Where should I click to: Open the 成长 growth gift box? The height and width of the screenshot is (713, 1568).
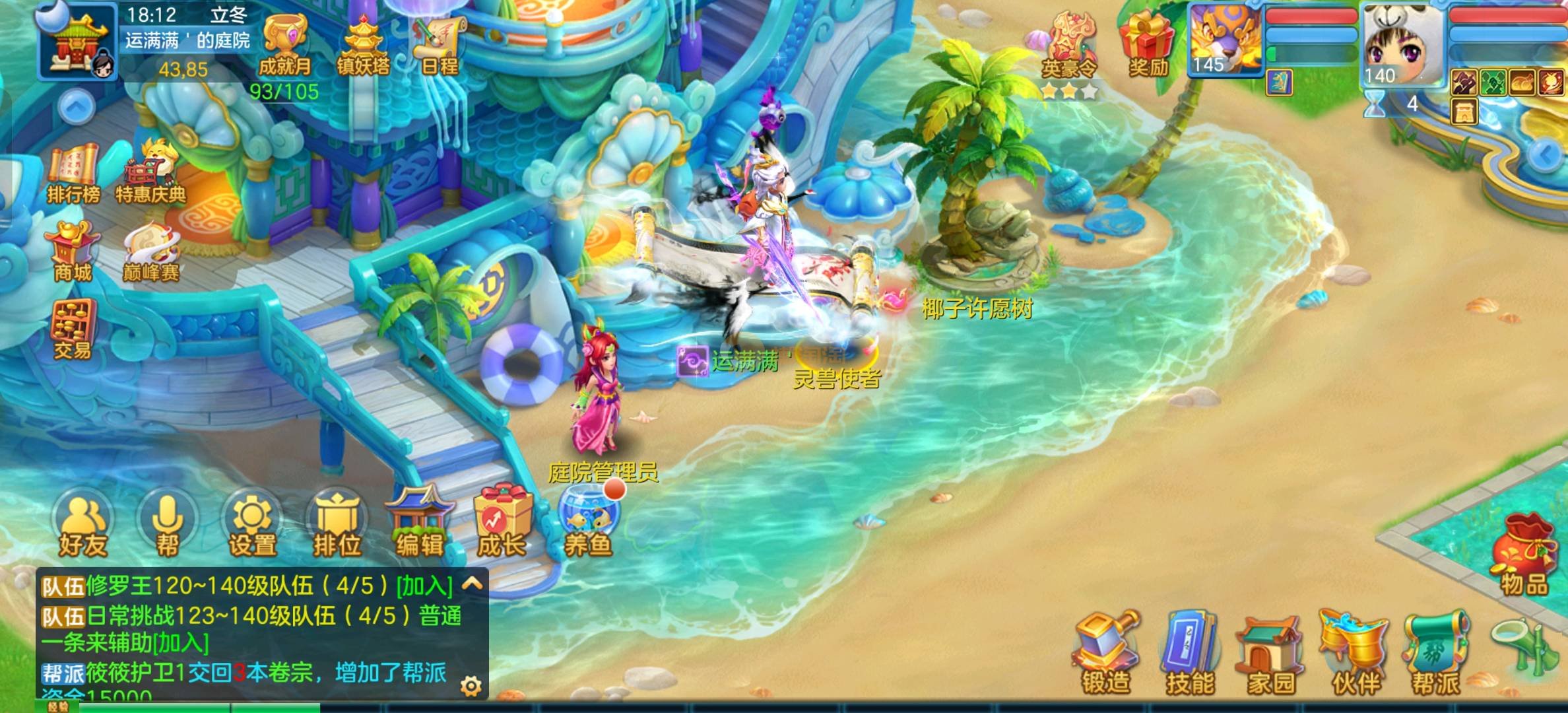[x=502, y=525]
